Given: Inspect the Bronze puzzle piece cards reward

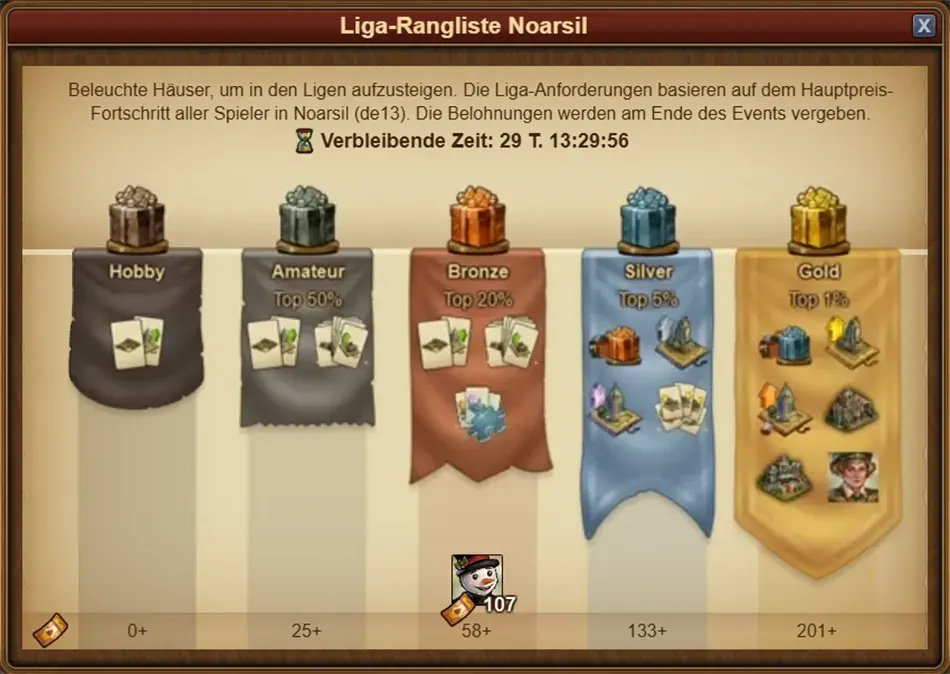Looking at the screenshot, I should tap(479, 411).
